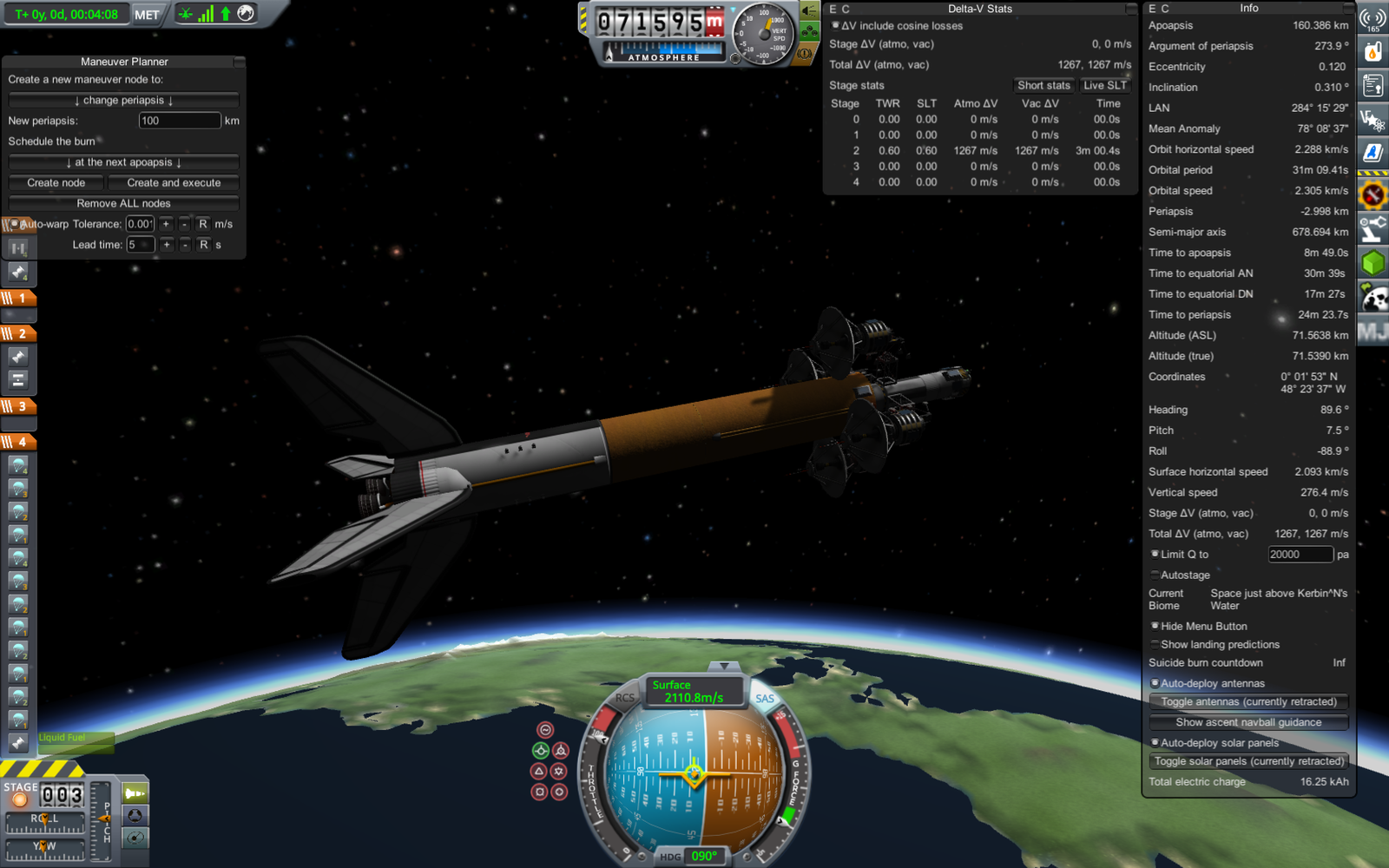Screen dimensions: 1389x868
Task: Toggle Limit Q to checkbox
Action: tap(1155, 554)
